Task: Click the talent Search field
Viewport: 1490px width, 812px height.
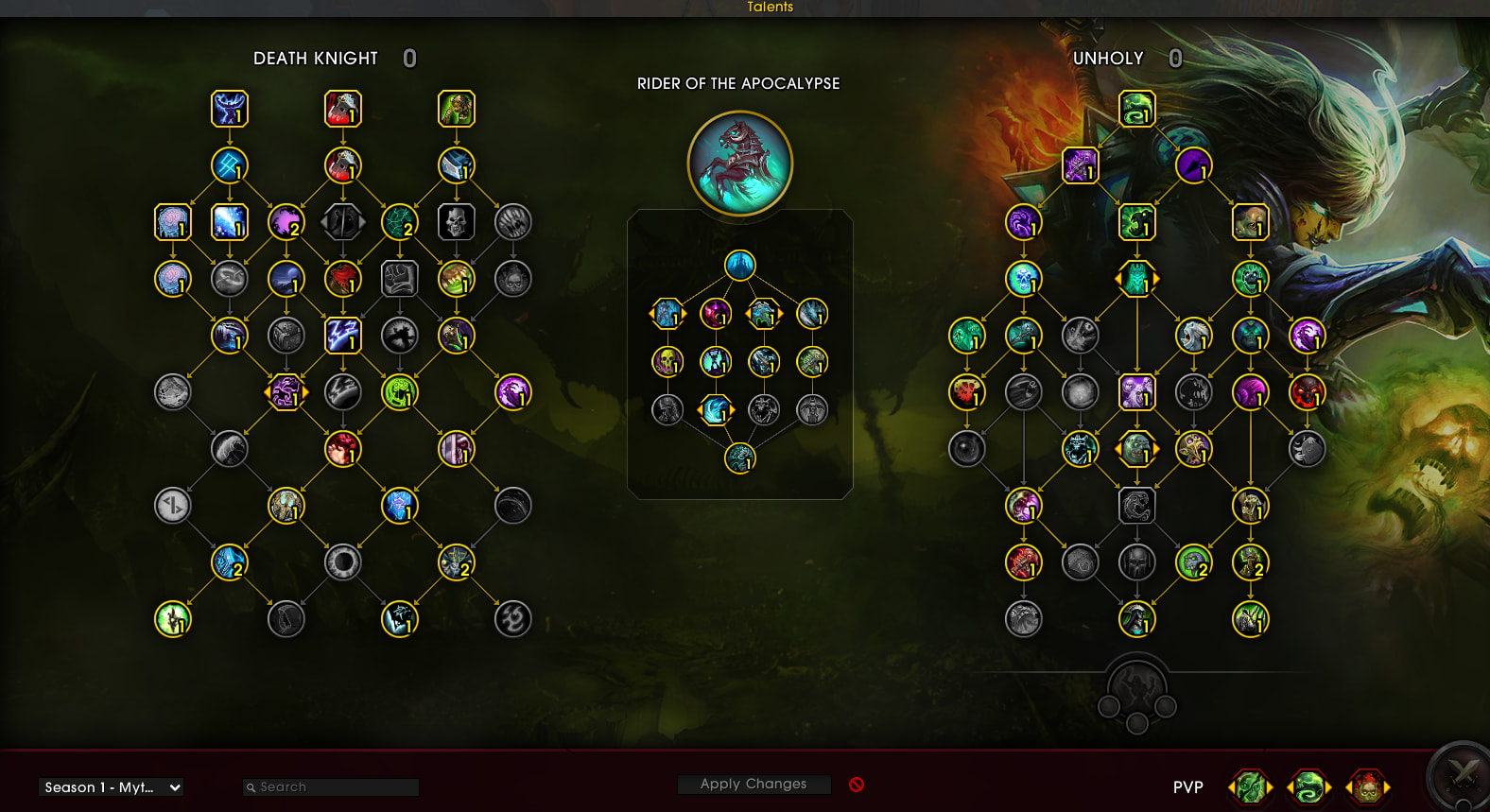Action: pos(331,787)
